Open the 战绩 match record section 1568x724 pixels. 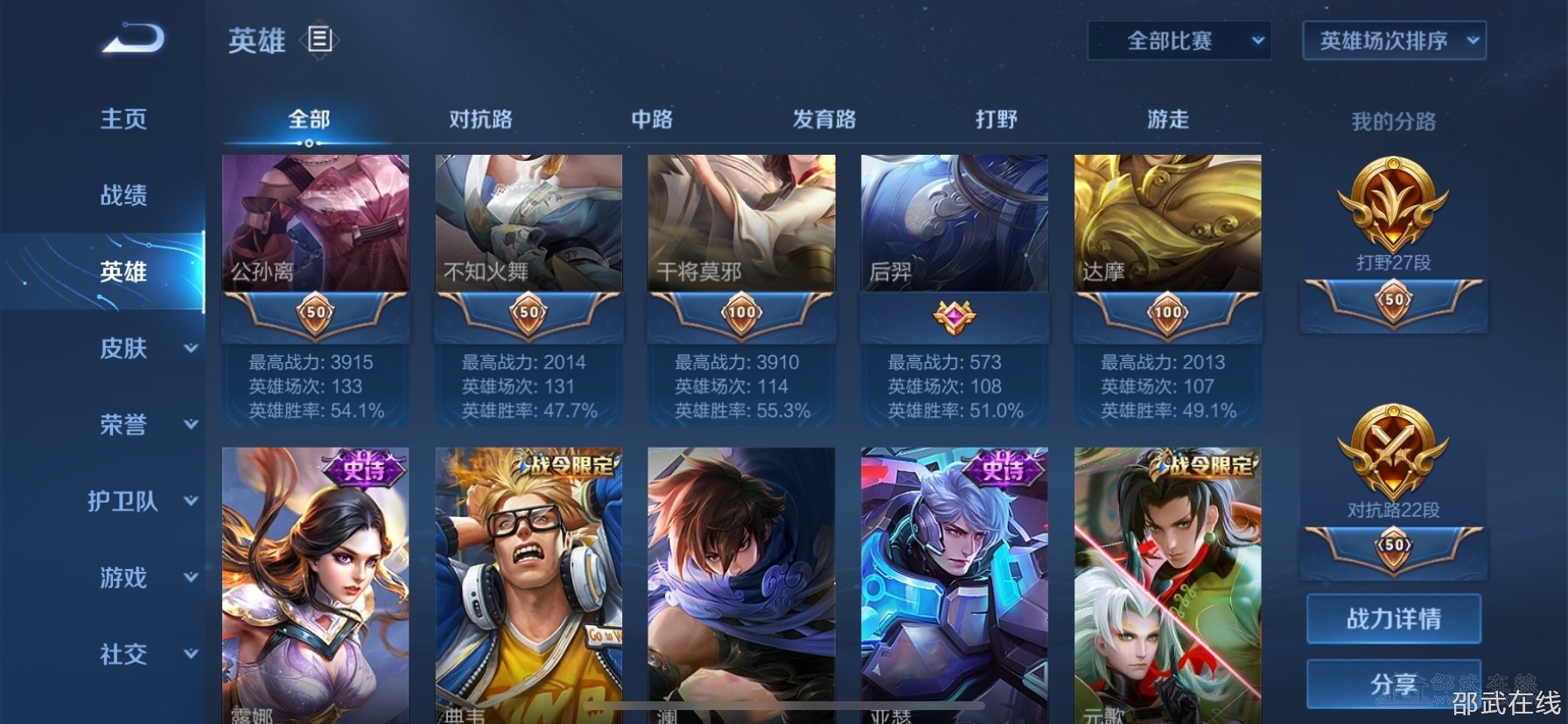(123, 195)
